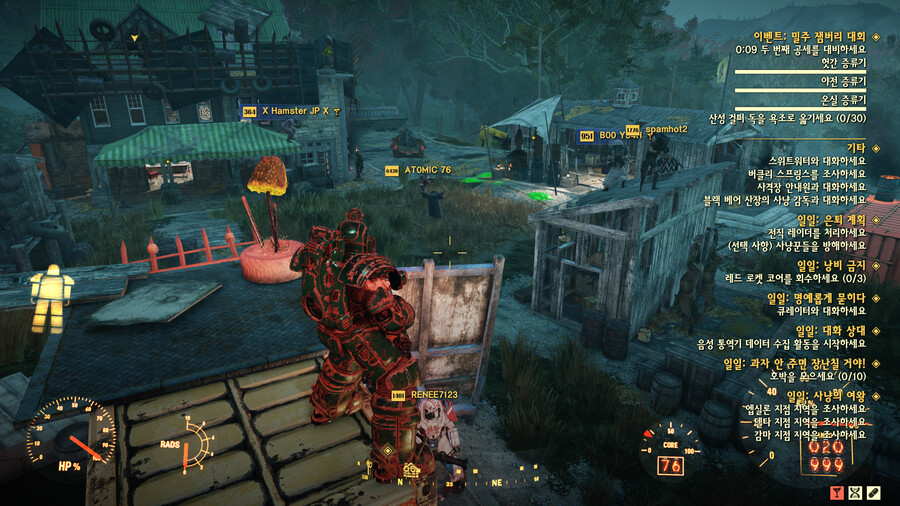Click the house marker on the compass
The height and width of the screenshot is (506, 900).
410,469
